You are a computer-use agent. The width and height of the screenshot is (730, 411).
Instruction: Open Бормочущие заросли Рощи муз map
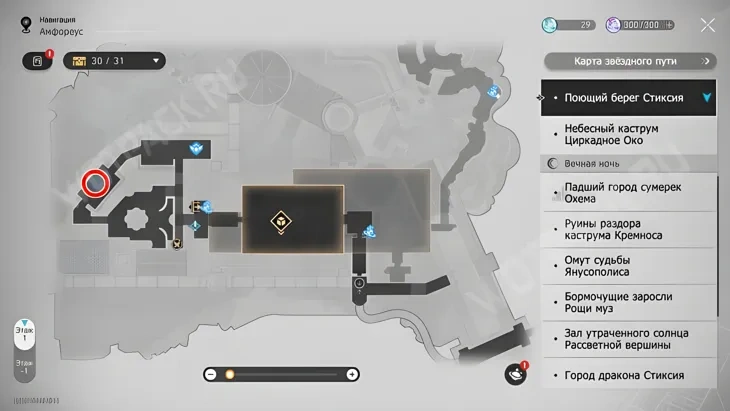tap(628, 303)
